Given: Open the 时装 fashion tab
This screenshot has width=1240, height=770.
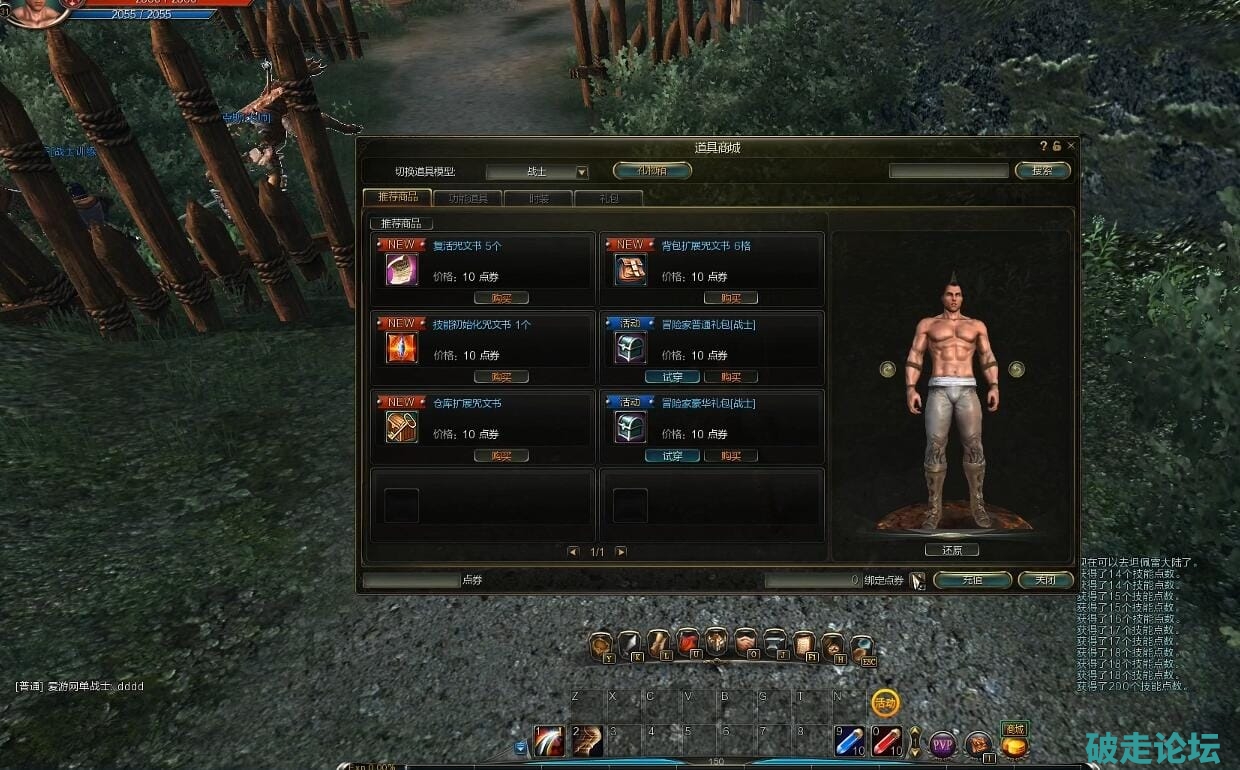Looking at the screenshot, I should click(538, 198).
